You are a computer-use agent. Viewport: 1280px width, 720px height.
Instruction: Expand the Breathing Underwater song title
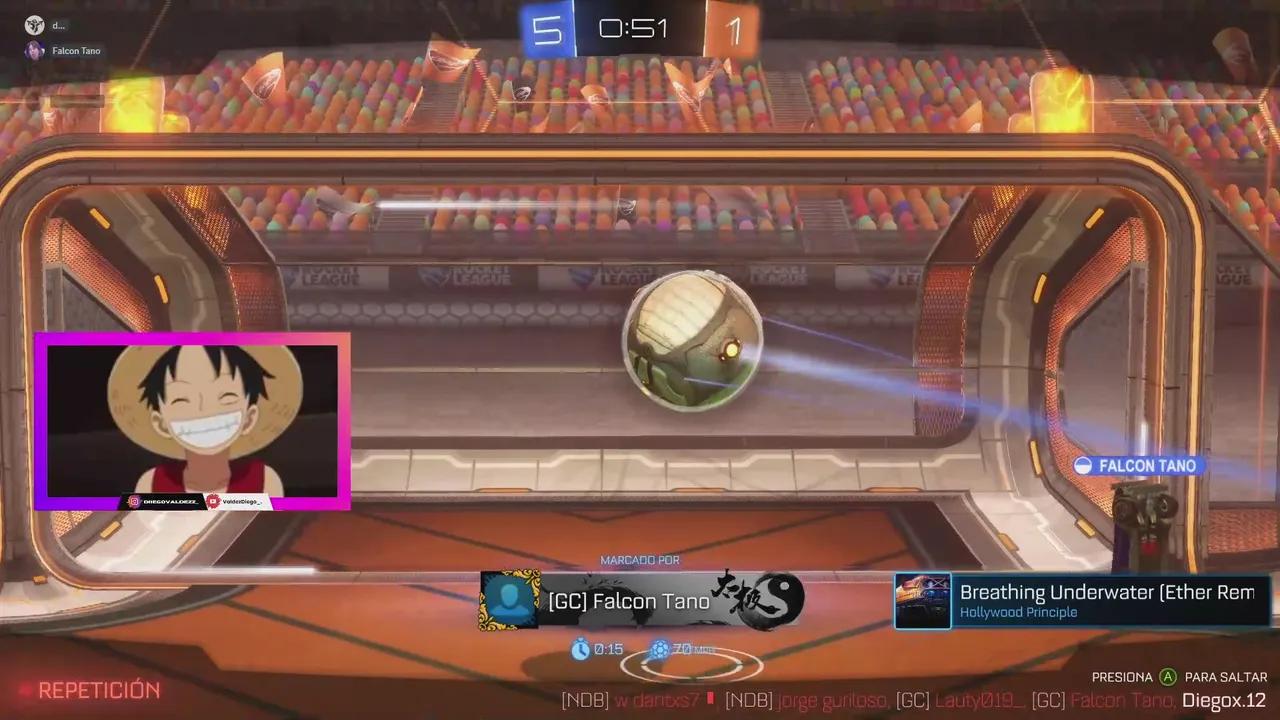(x=1105, y=592)
